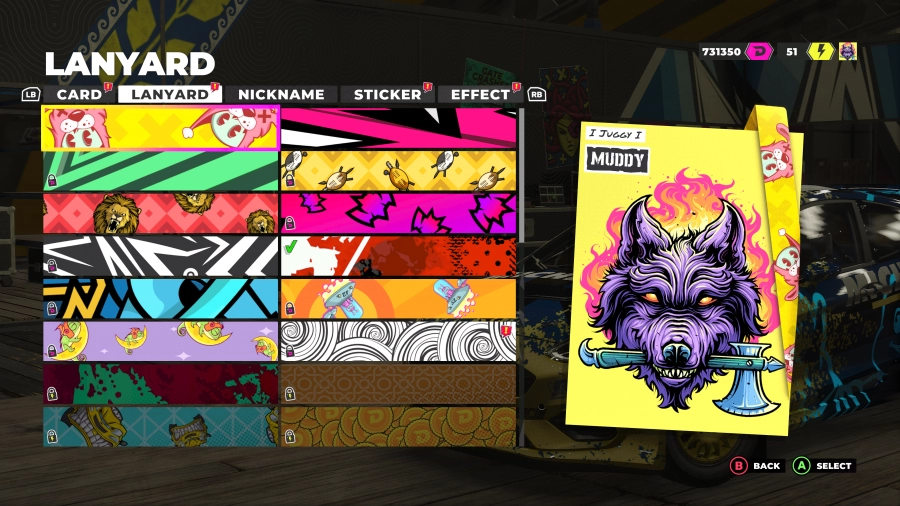Viewport: 900px width, 506px height.
Task: Choose the yellow lanyard with beetles
Action: click(x=398, y=171)
